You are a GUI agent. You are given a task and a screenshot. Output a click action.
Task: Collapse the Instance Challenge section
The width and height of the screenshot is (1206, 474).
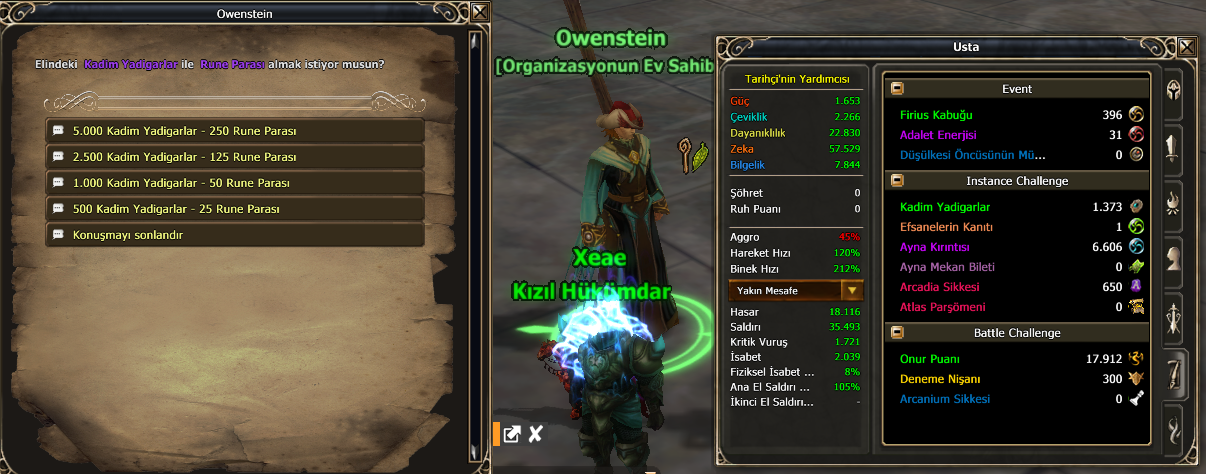(x=897, y=181)
